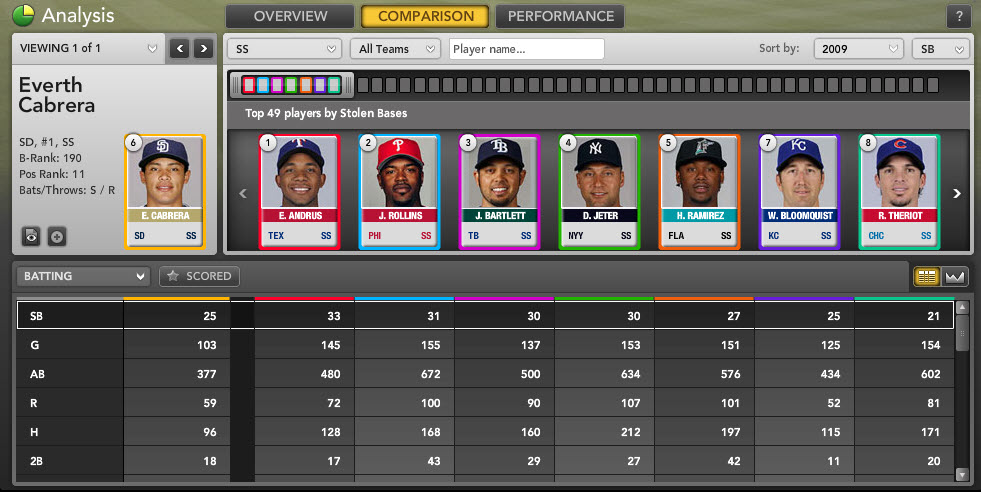981x492 pixels.
Task: Choose the J. Rollins player card
Action: pyautogui.click(x=399, y=190)
